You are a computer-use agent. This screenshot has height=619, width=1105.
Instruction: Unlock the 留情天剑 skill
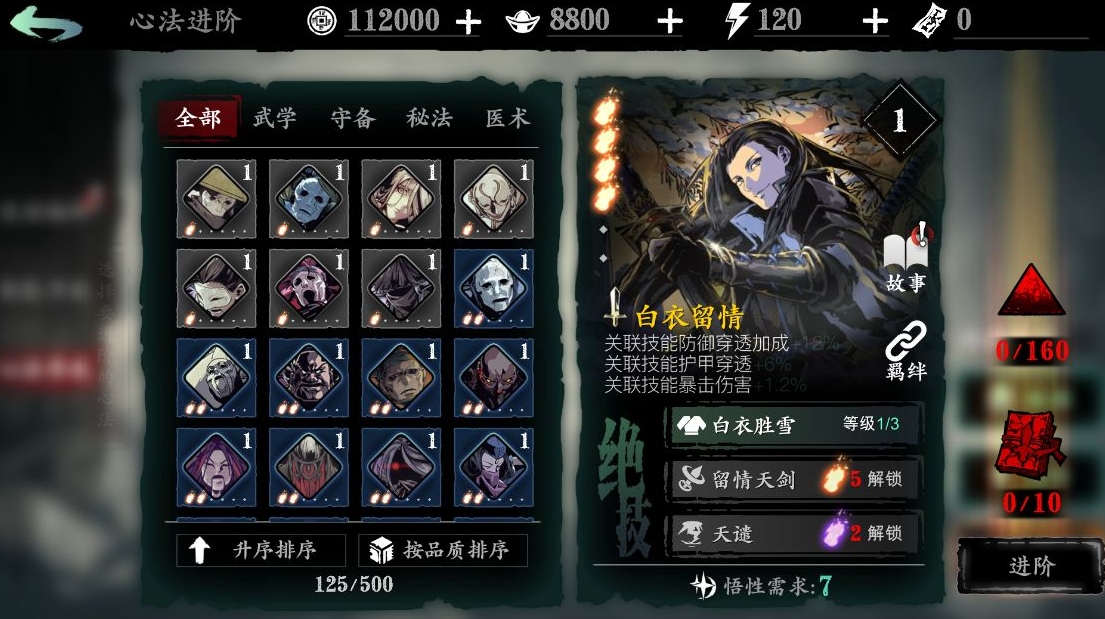pos(795,479)
